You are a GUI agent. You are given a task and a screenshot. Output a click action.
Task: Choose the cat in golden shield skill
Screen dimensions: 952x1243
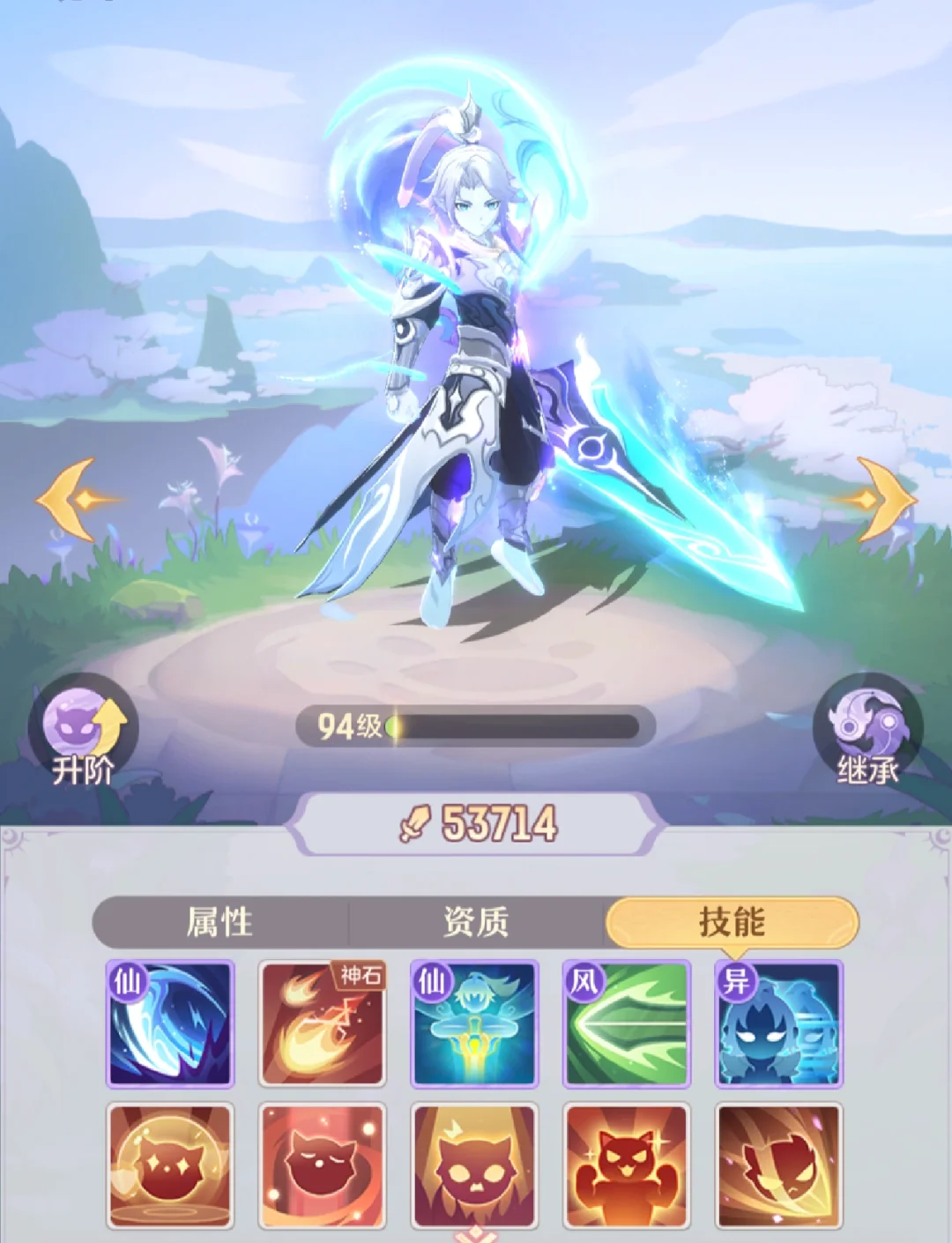[x=170, y=1165]
